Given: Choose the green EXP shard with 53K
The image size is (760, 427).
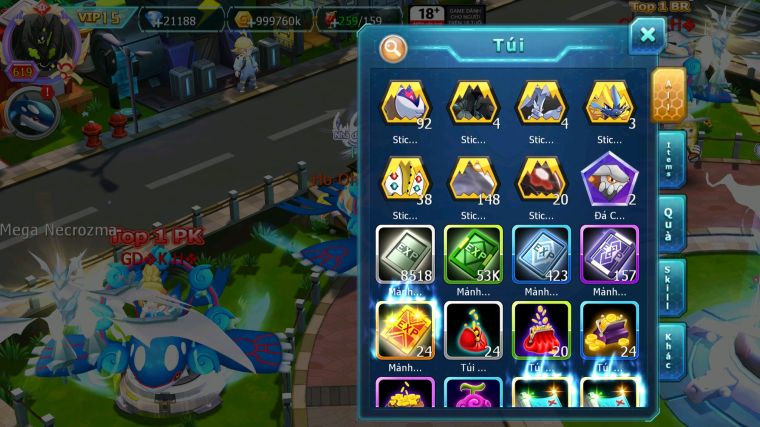Looking at the screenshot, I should coord(473,254).
